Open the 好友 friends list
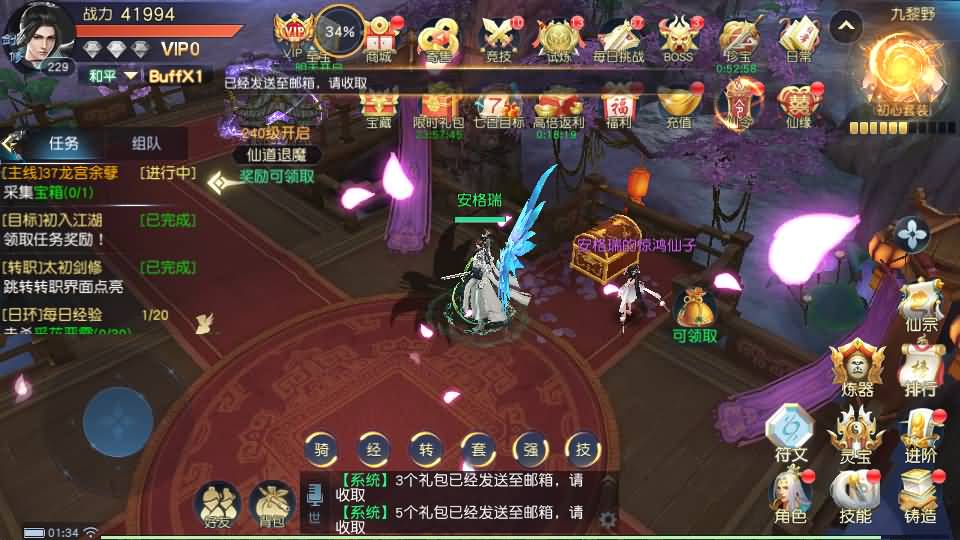The height and width of the screenshot is (540, 960). tap(217, 503)
